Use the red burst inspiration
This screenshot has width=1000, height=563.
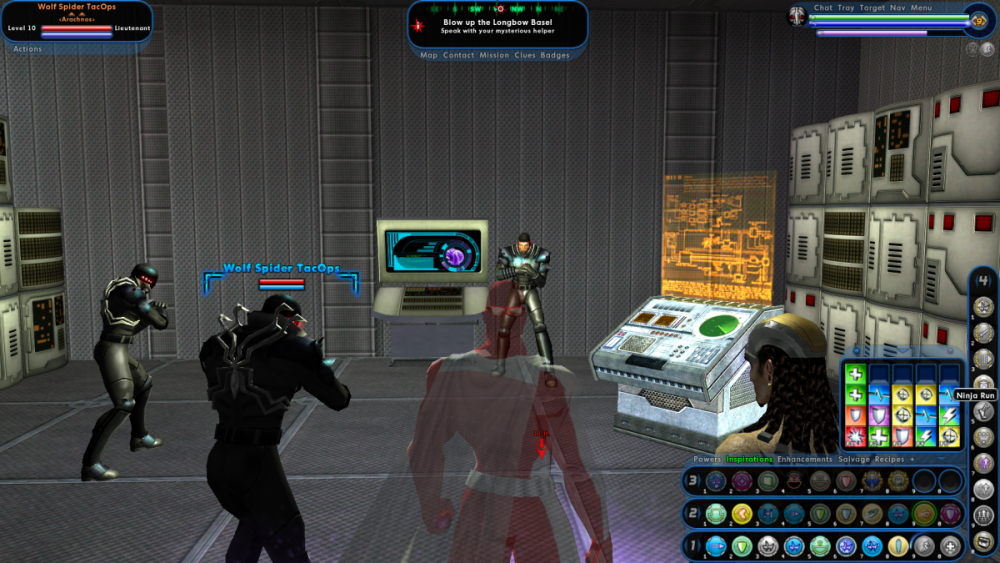click(855, 436)
